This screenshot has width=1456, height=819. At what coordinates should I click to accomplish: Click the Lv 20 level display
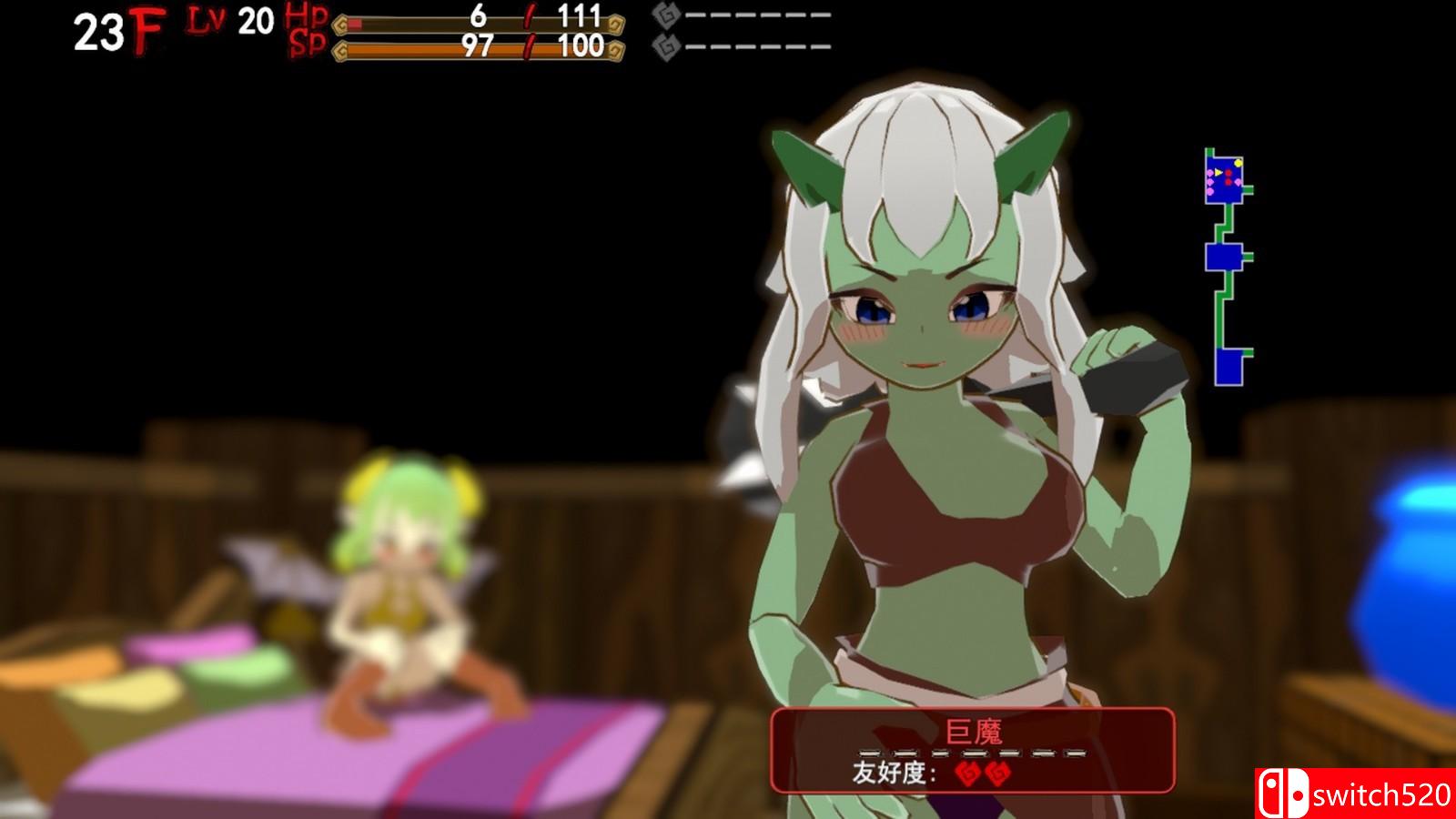click(x=228, y=22)
